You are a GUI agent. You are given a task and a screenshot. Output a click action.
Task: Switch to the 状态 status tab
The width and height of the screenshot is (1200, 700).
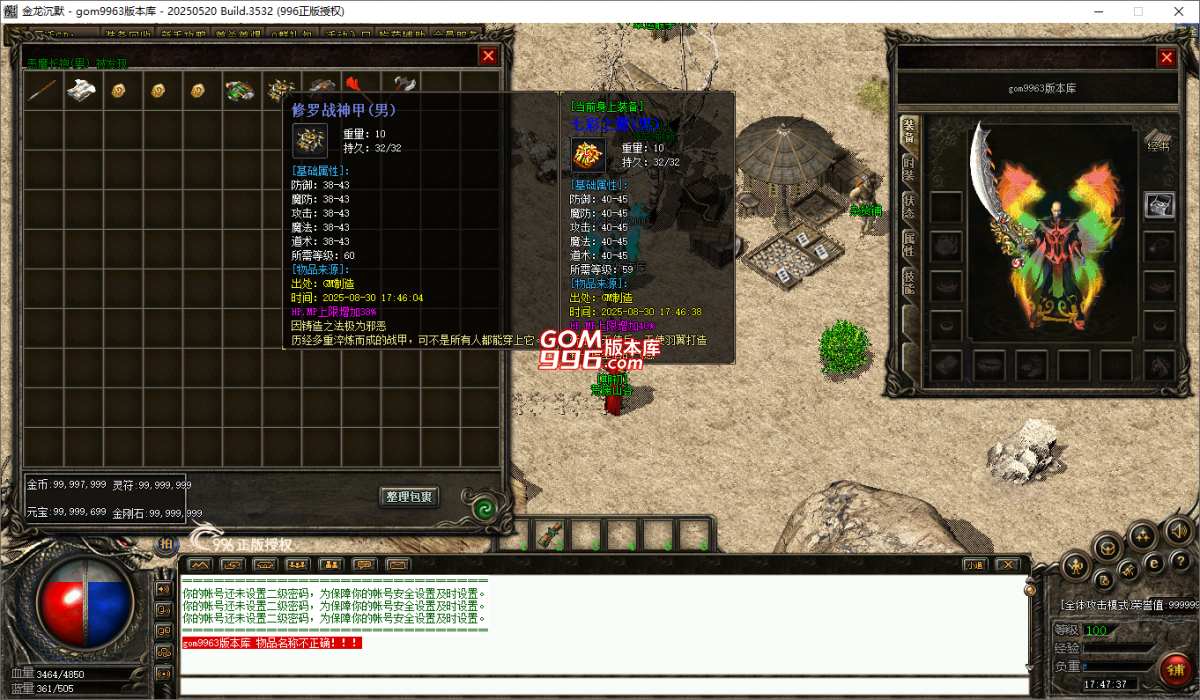tap(909, 205)
